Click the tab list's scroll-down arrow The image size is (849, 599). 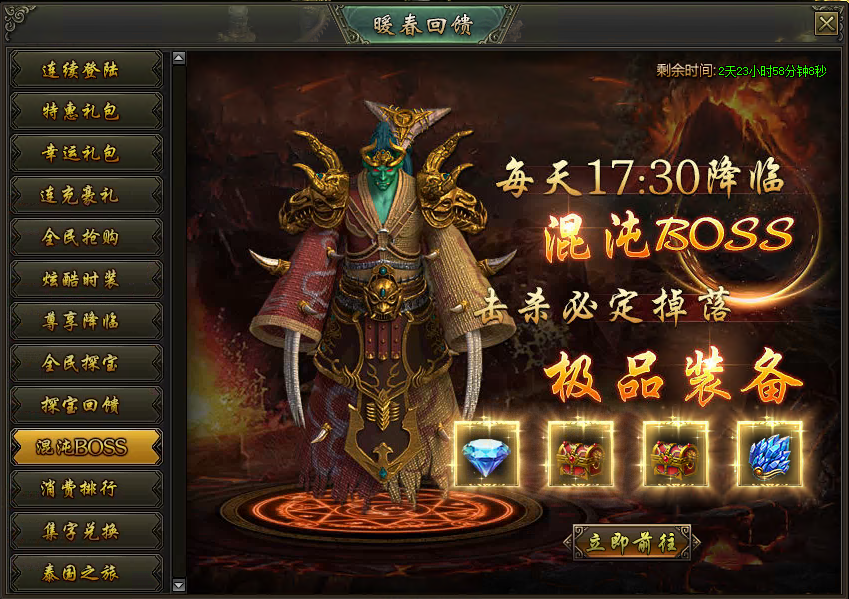[x=179, y=585]
